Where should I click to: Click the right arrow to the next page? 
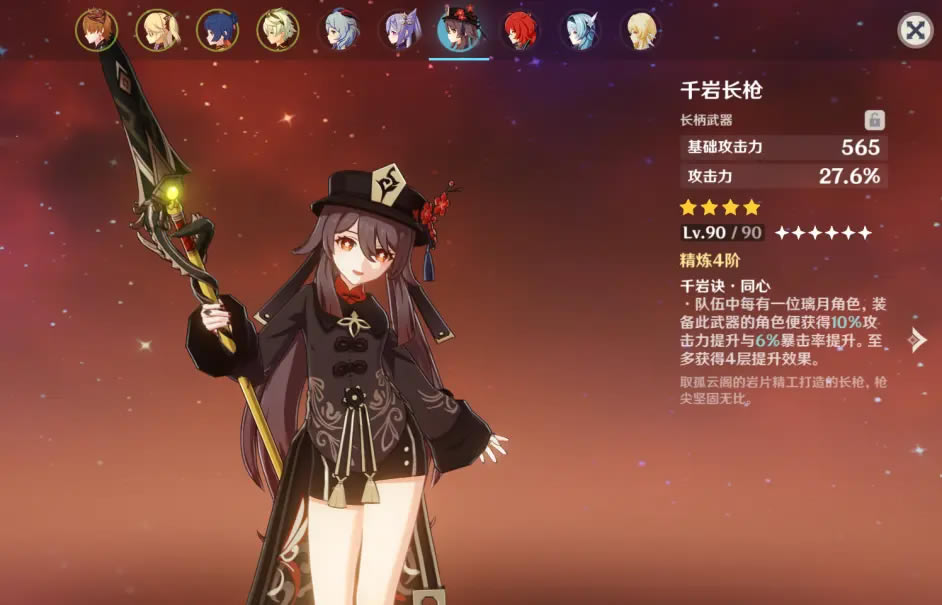click(916, 340)
